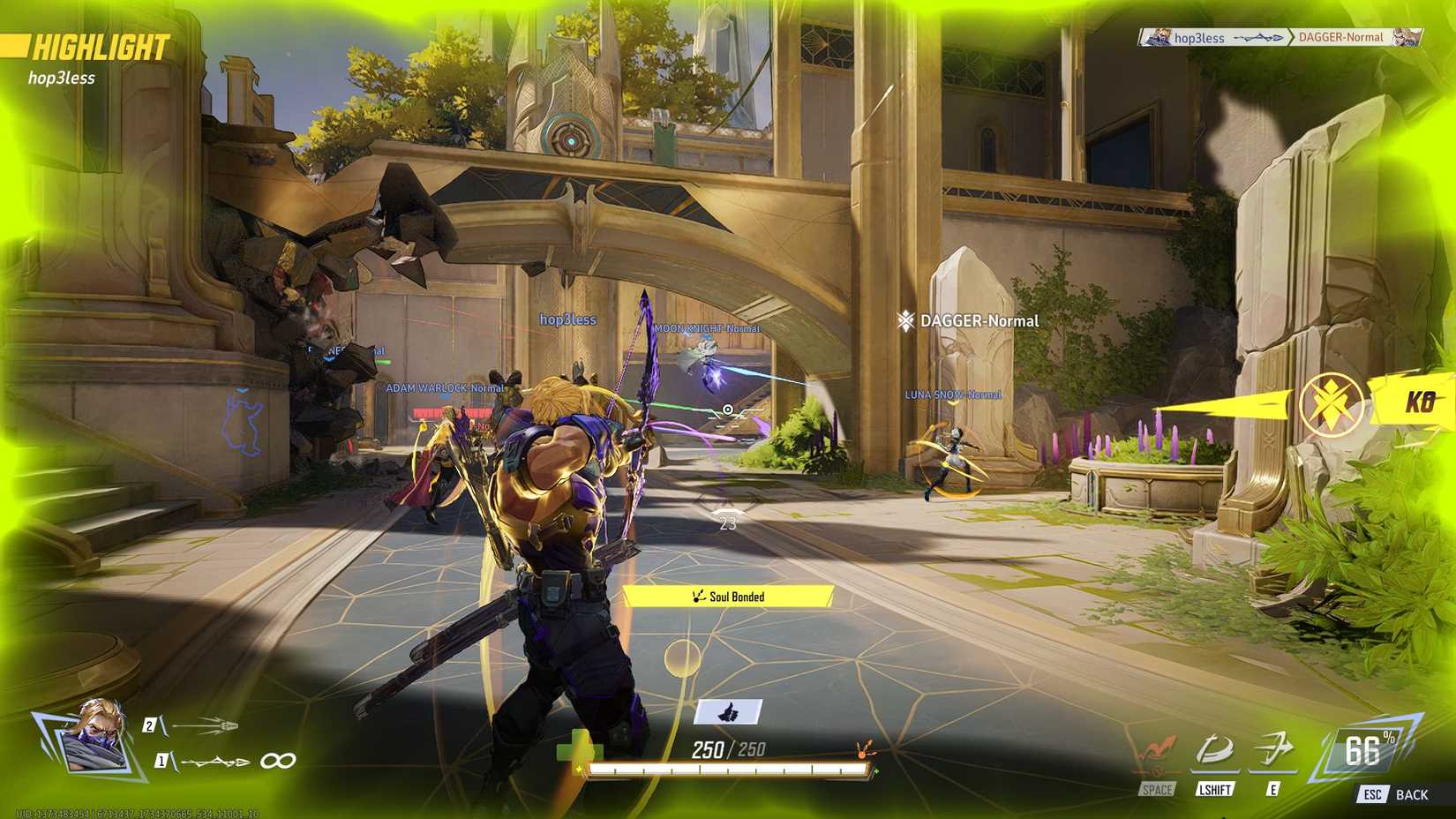Click the green health cross indicator
This screenshot has width=1456, height=819.
click(578, 752)
